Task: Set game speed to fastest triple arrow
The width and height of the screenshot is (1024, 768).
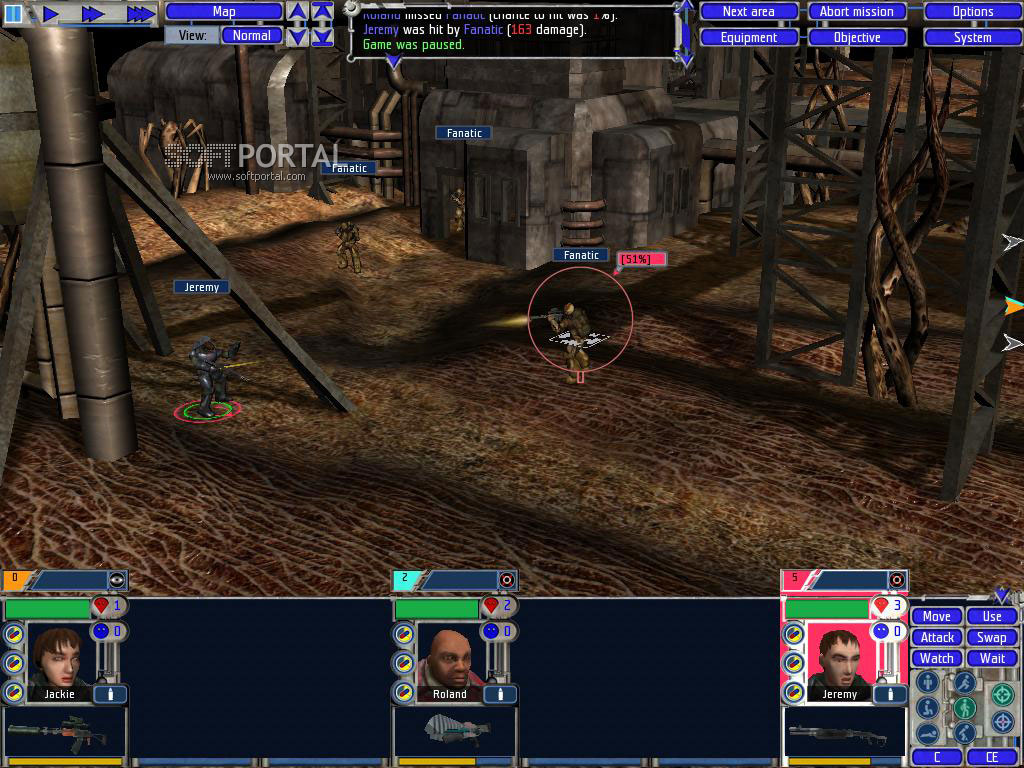Action: 141,13
